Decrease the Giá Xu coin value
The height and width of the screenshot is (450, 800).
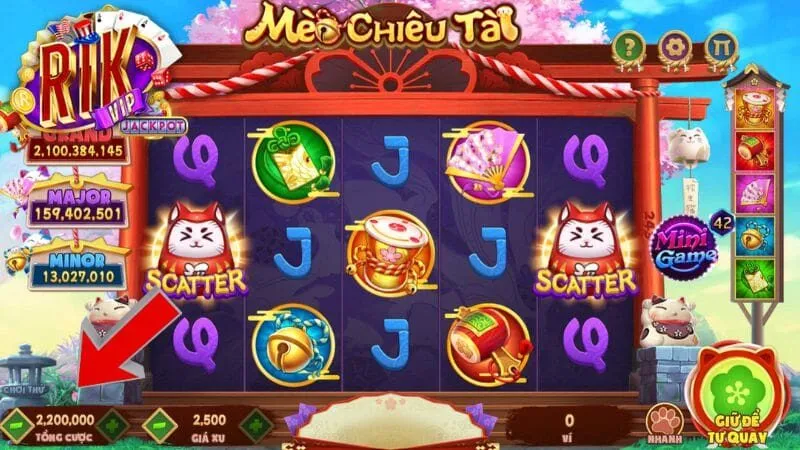[x=159, y=424]
